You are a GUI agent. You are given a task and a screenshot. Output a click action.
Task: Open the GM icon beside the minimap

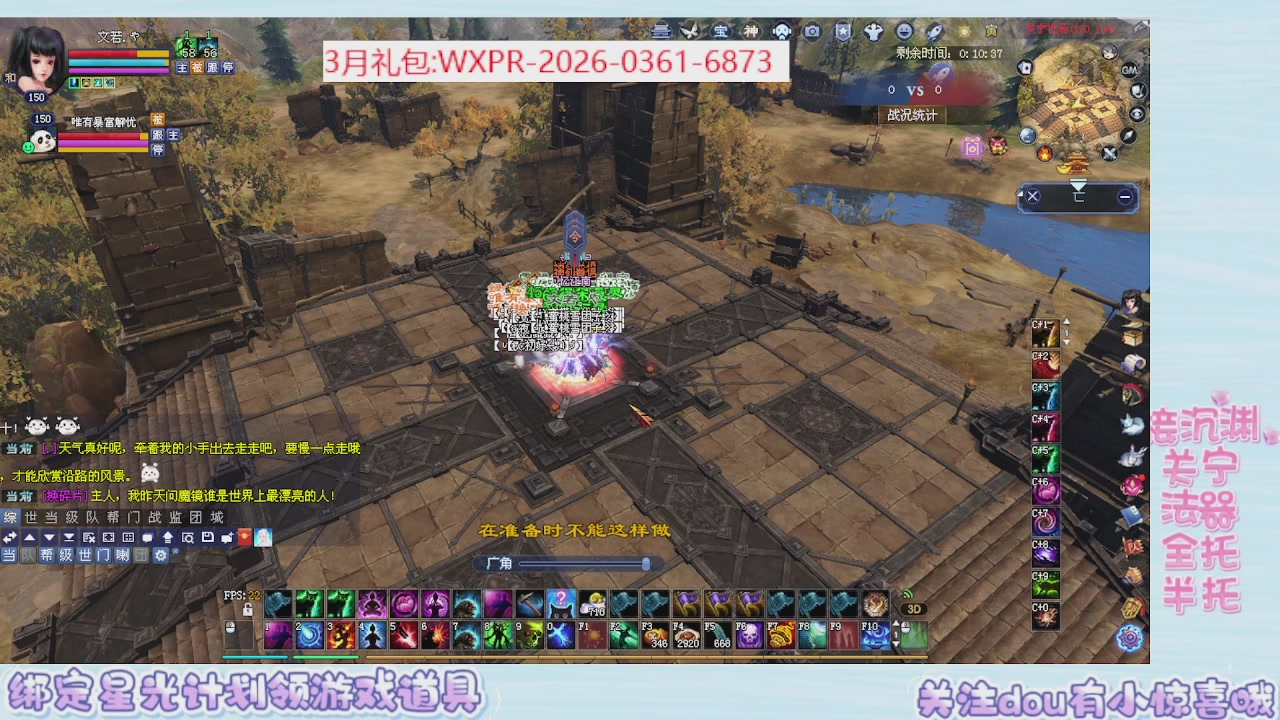[x=1128, y=71]
